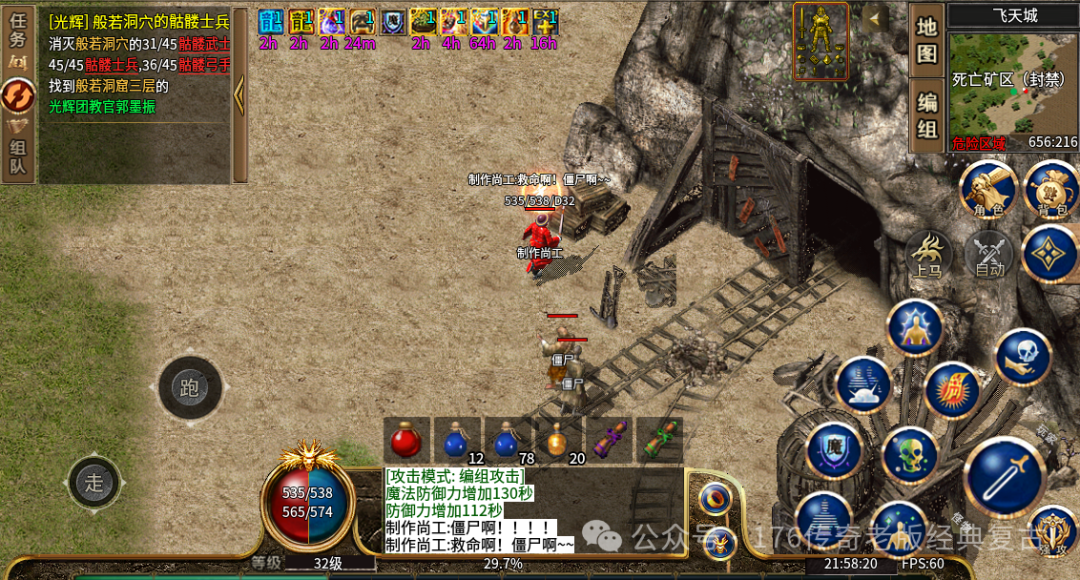Click the 死亡矿区 minimap
The image size is (1080, 580).
(1012, 86)
